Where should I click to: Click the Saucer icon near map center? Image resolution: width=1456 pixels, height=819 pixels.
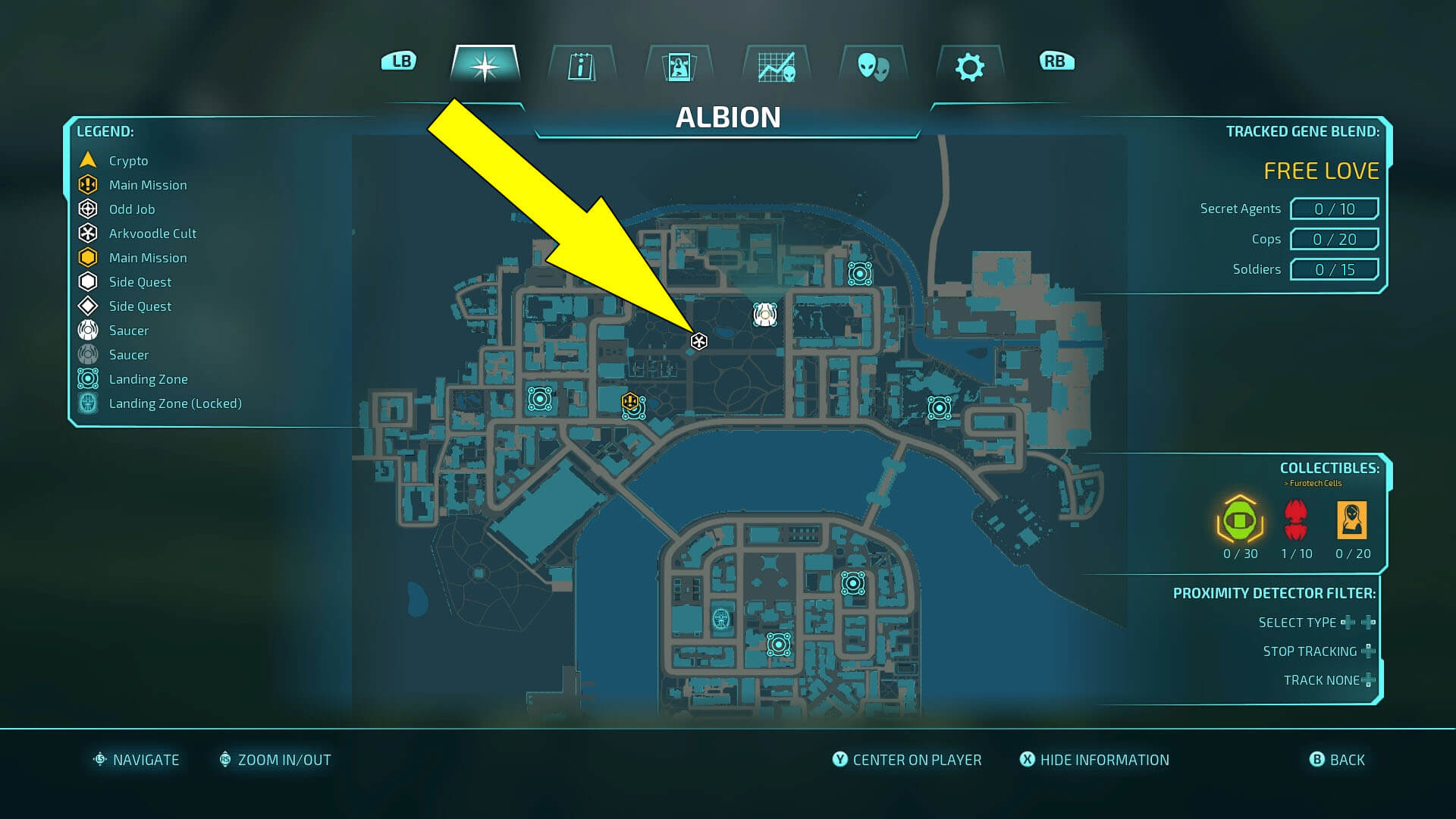(x=763, y=314)
